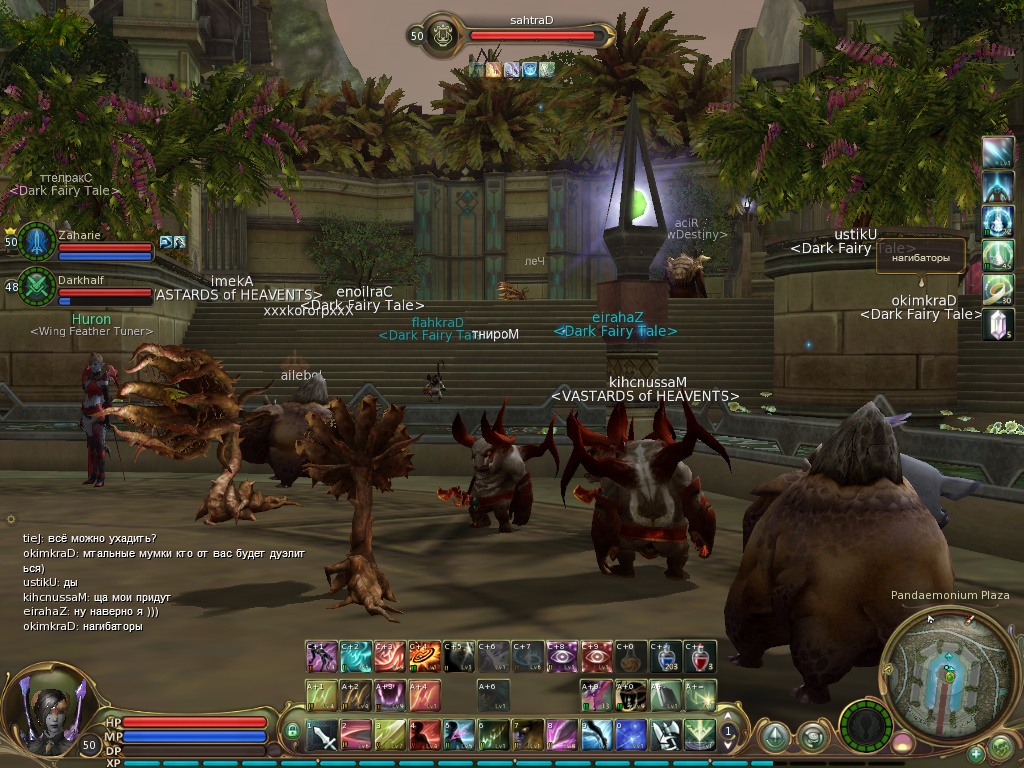Trigger the blue starburst skill in slot 0
The image size is (1024, 768).
[631, 735]
